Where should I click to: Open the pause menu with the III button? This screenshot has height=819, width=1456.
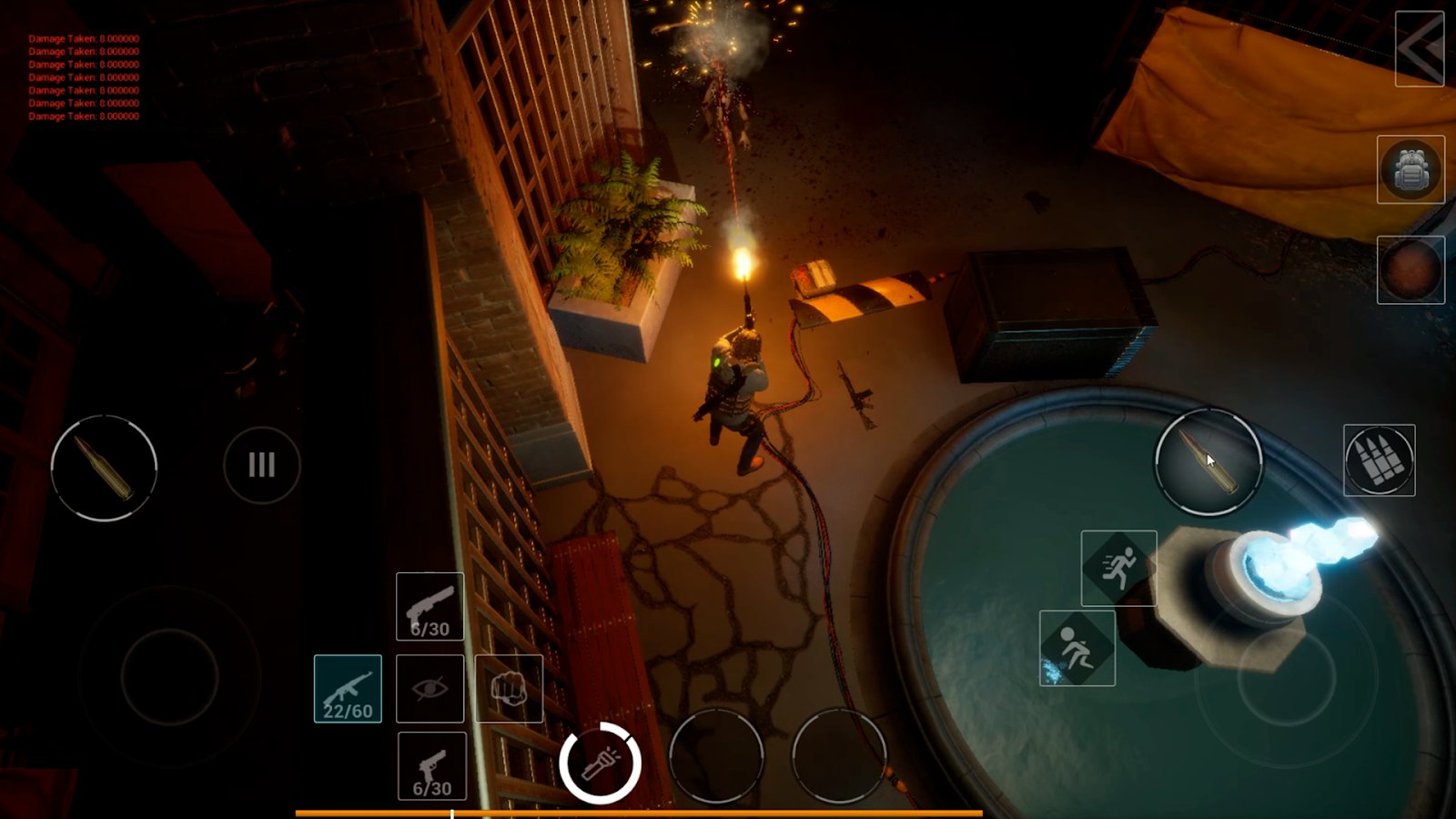coord(261,465)
